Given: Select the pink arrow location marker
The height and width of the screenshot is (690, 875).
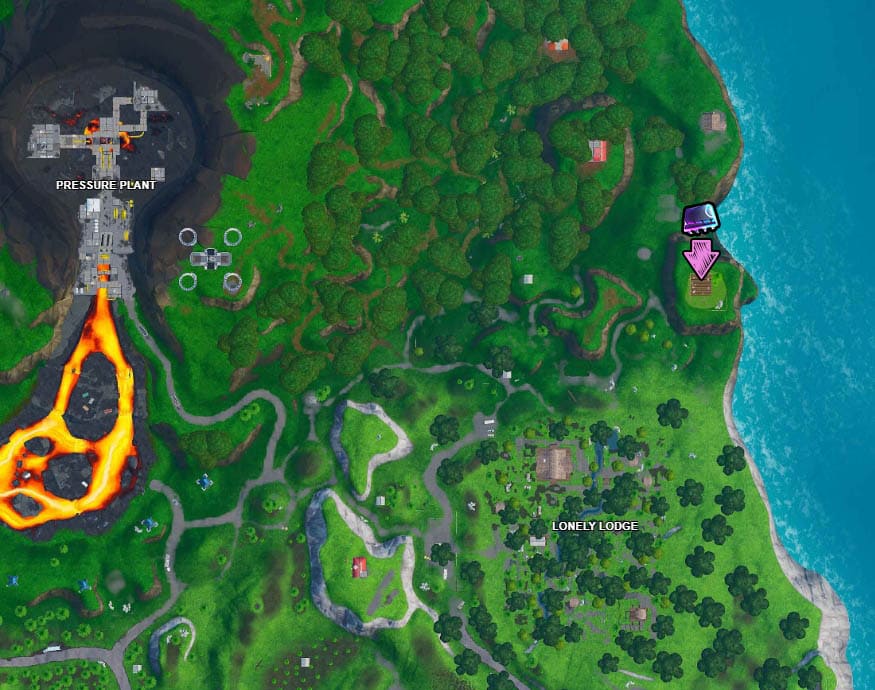Looking at the screenshot, I should point(701,258).
